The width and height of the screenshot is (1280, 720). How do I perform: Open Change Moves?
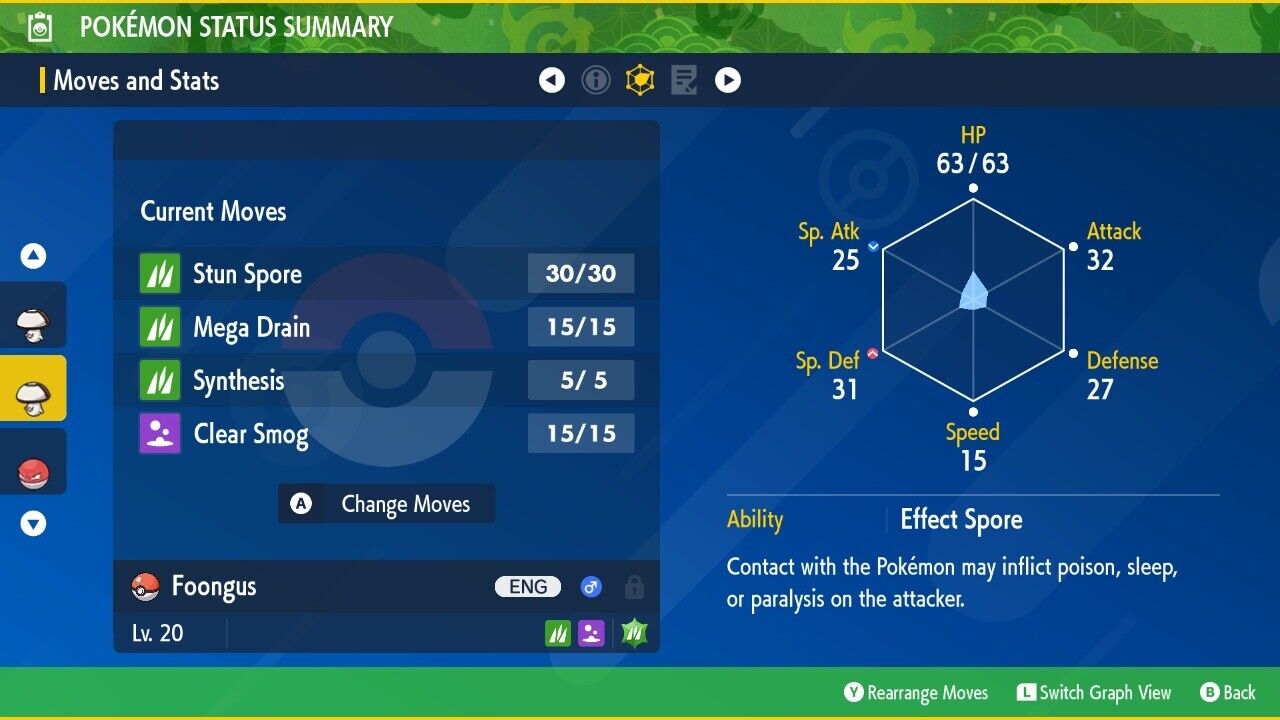point(386,504)
